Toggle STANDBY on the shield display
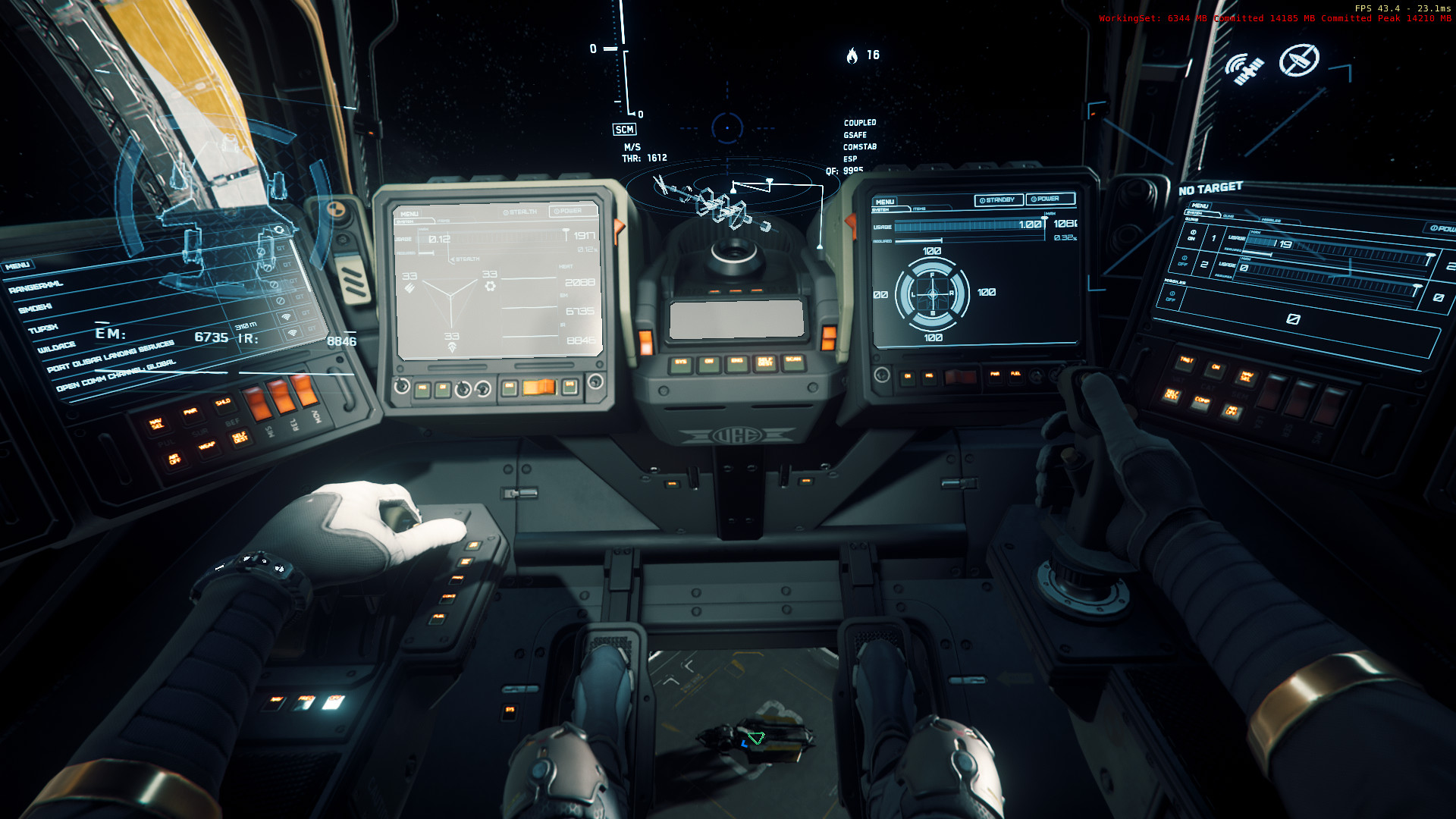 pyautogui.click(x=998, y=199)
